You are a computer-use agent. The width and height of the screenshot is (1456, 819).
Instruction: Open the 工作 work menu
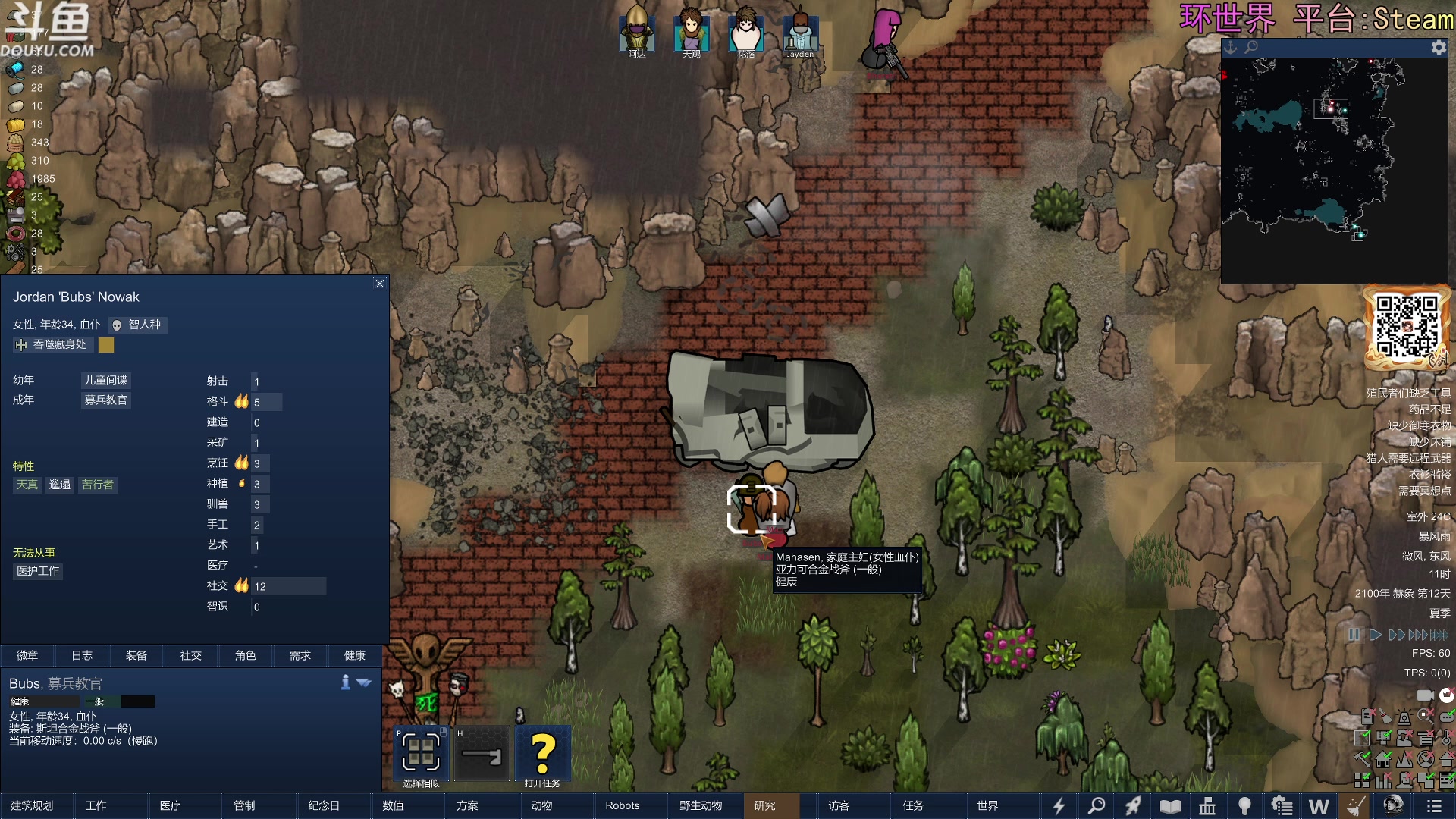click(x=96, y=805)
